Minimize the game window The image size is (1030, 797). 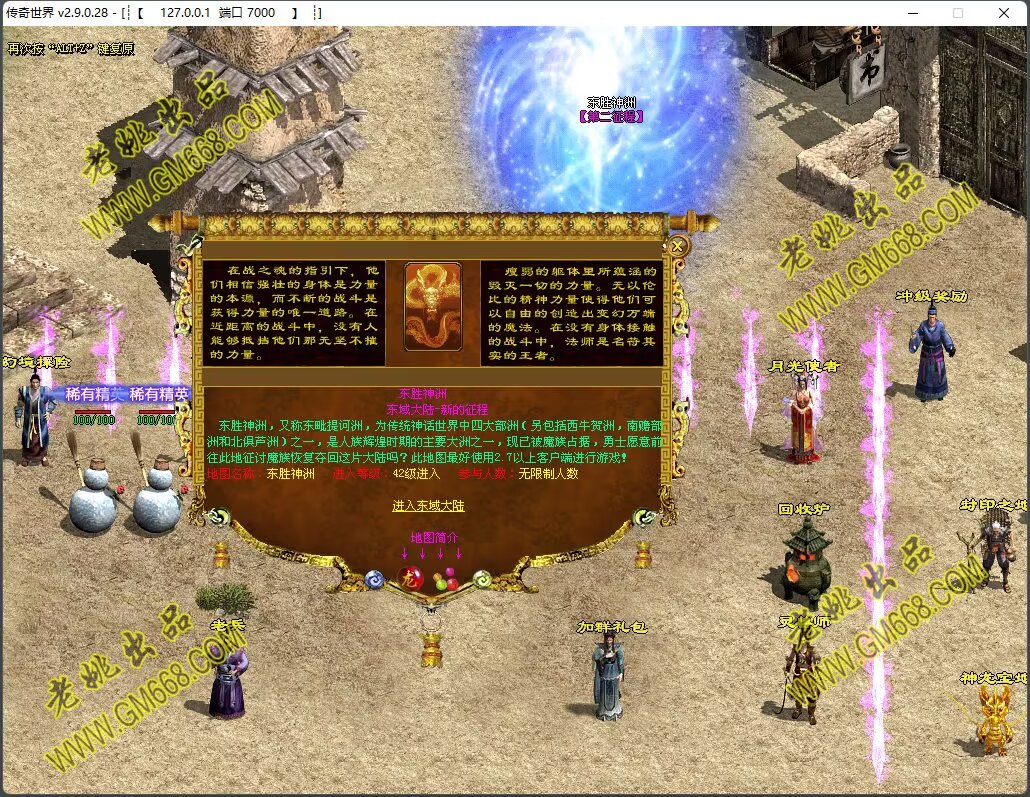911,13
